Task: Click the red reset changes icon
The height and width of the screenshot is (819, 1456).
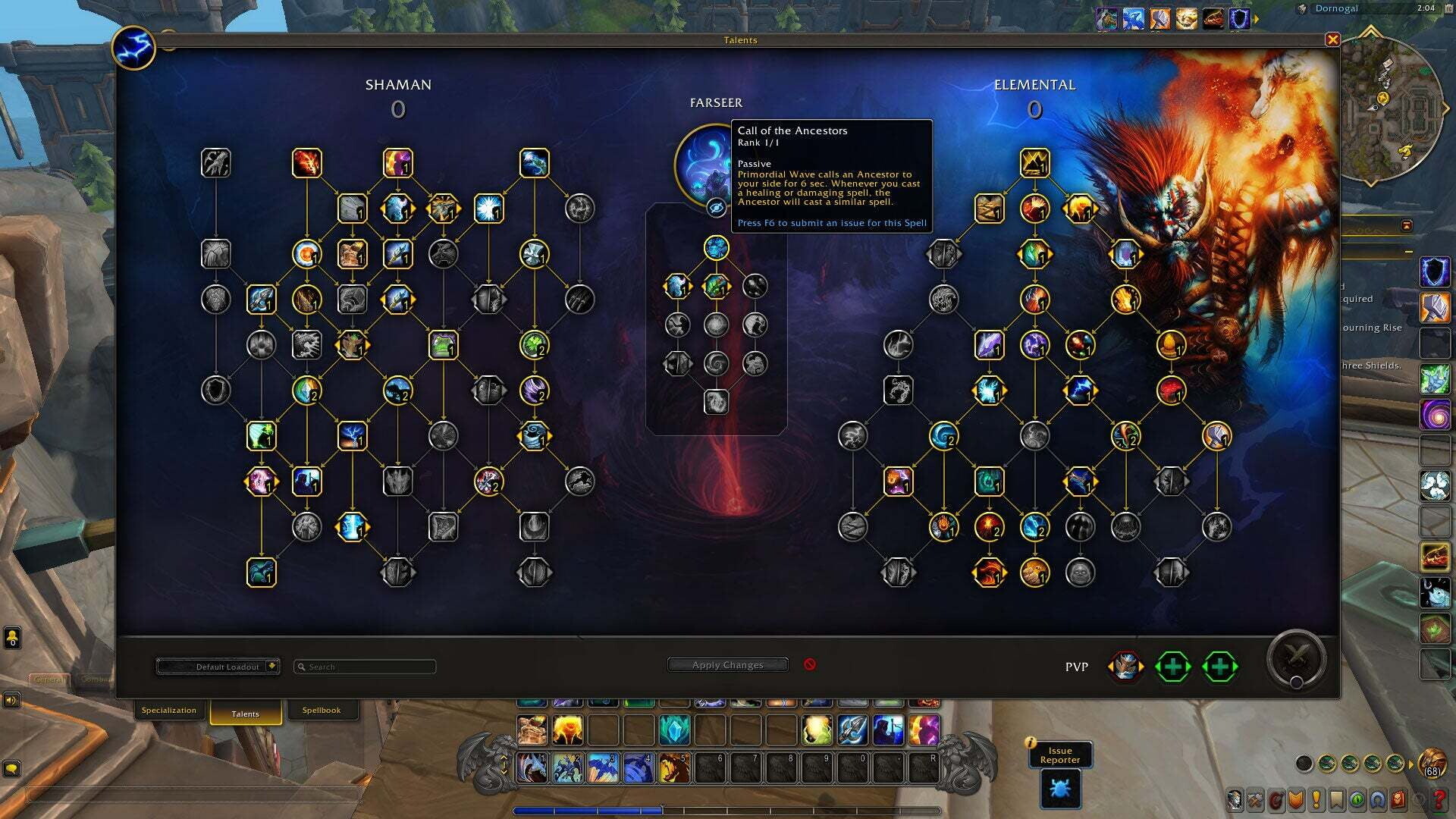Action: (x=810, y=664)
